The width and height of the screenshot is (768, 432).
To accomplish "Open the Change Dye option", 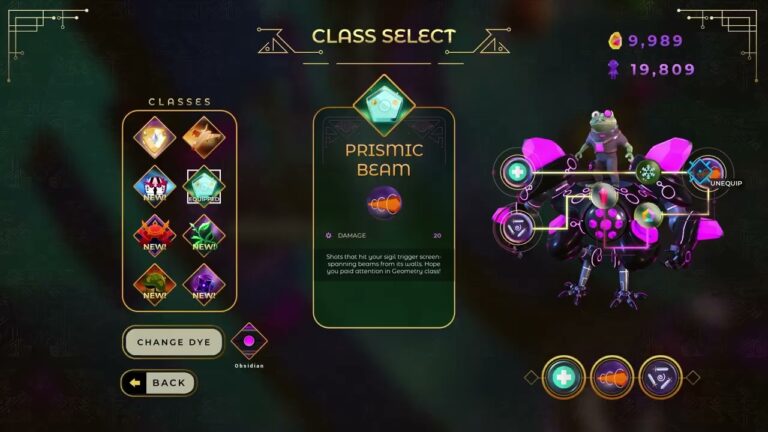I will (x=174, y=342).
